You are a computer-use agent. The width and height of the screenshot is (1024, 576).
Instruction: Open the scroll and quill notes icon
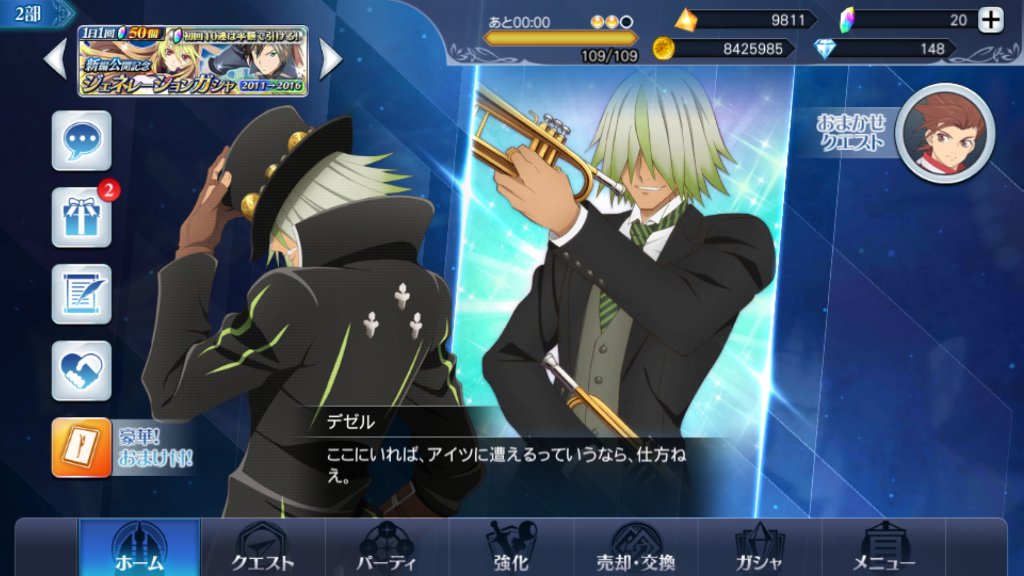point(81,293)
